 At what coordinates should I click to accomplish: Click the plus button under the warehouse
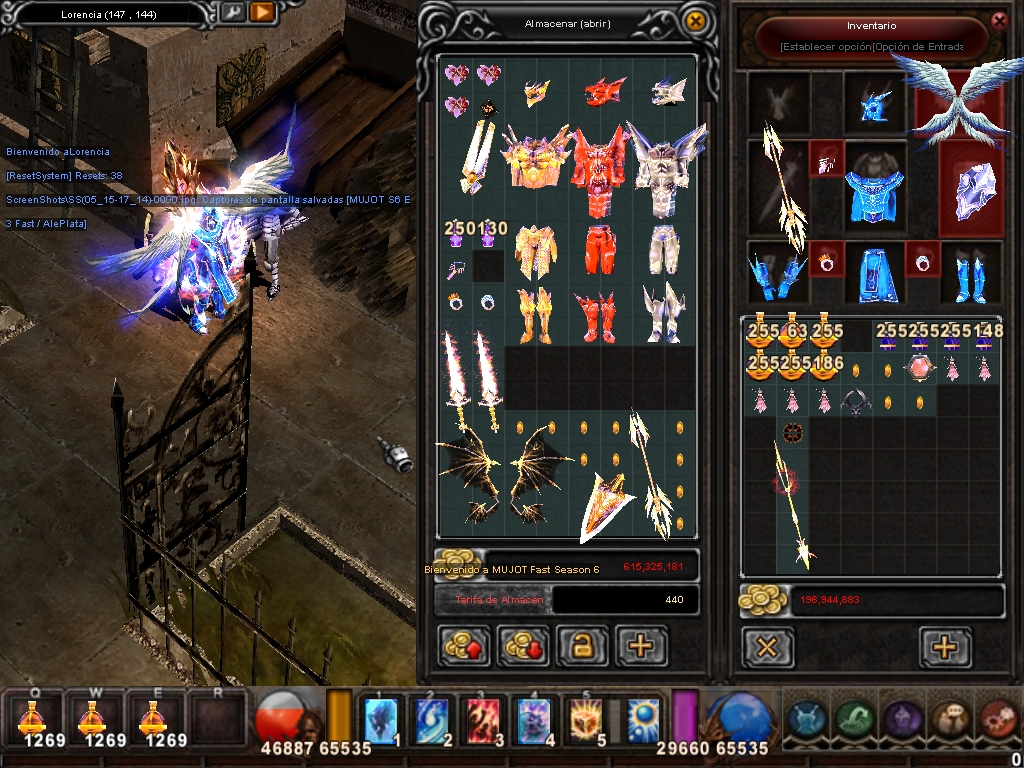coord(641,646)
